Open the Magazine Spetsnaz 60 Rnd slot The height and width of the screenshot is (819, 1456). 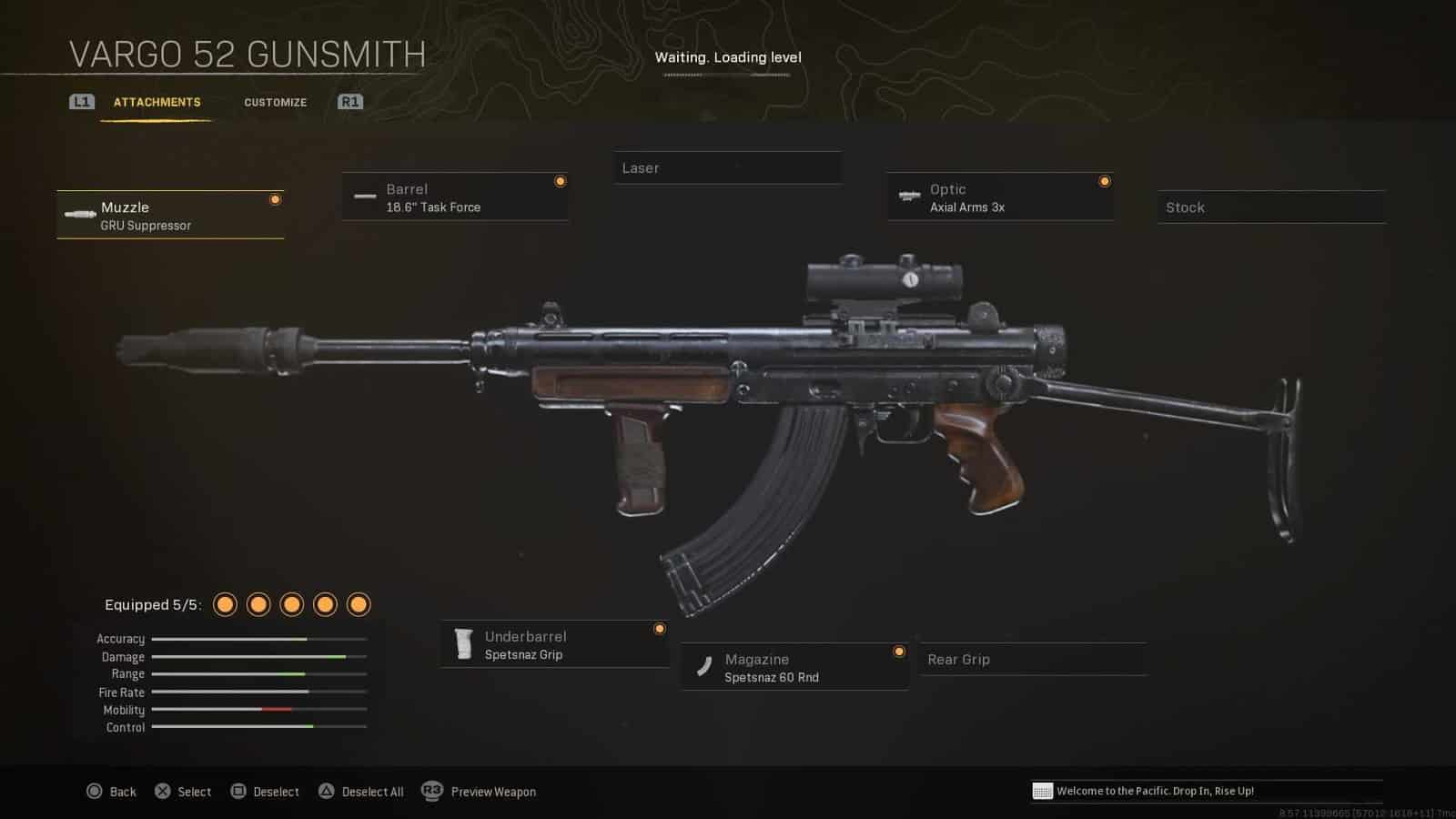[794, 668]
